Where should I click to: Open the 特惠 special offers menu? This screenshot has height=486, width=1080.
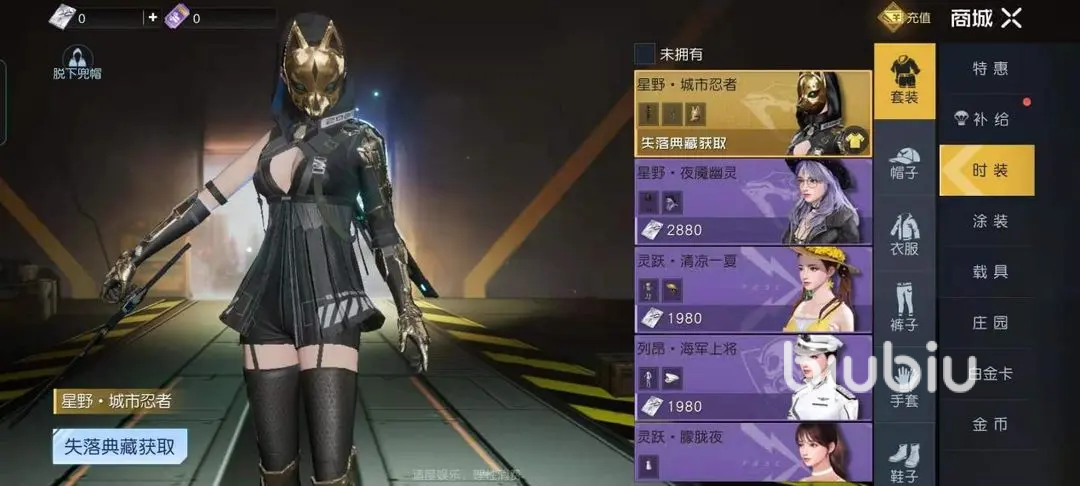tap(990, 69)
